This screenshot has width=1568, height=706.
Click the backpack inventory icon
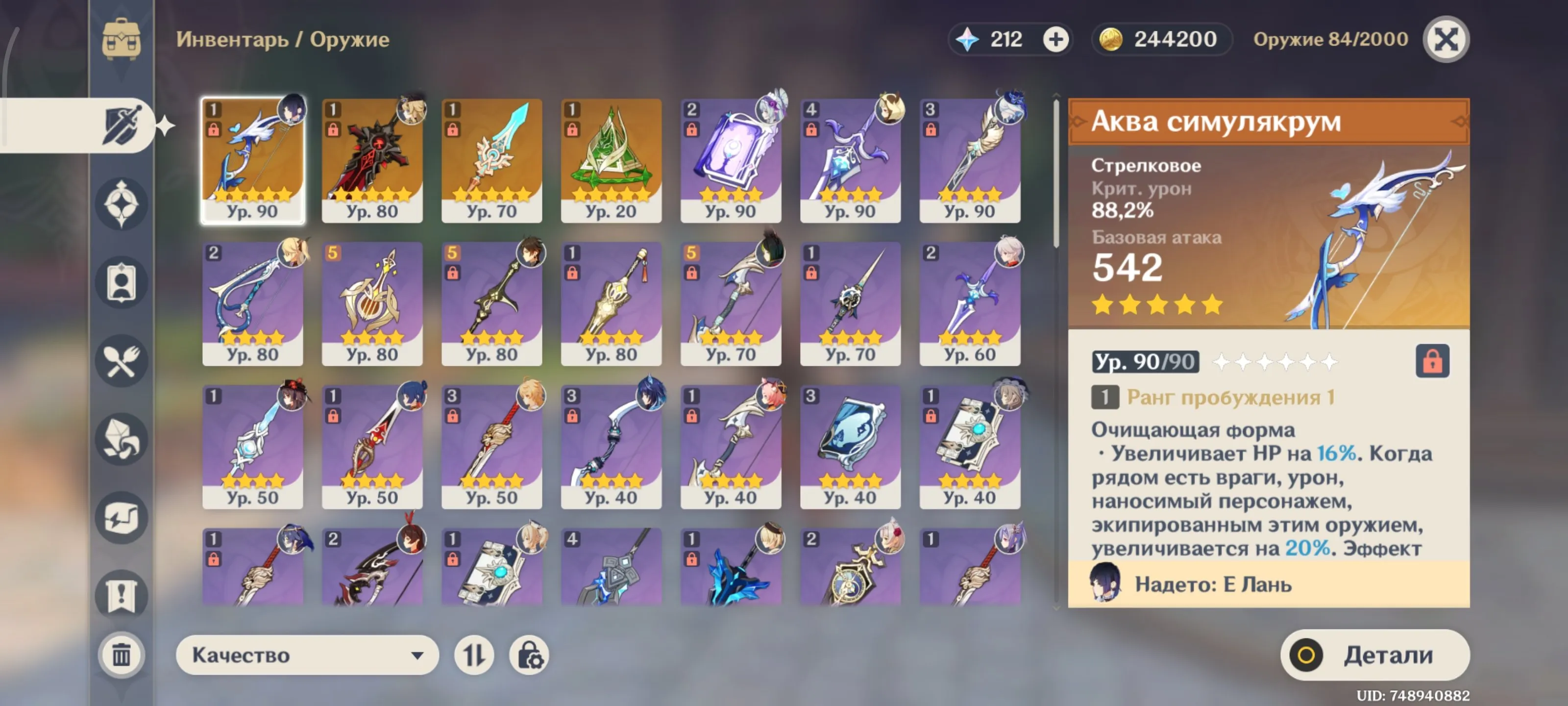(x=122, y=40)
